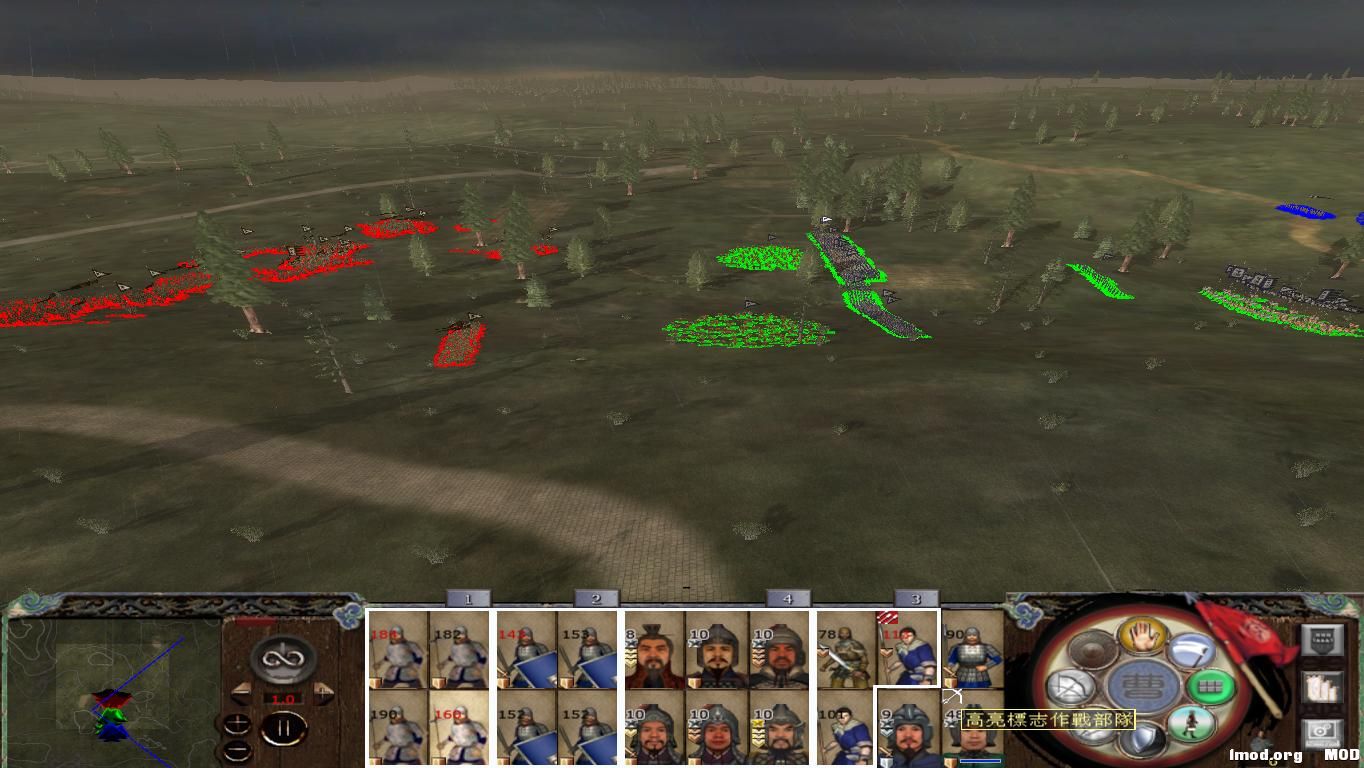Open the group formations green grid icon
Viewport: 1364px width, 768px height.
pos(1210,687)
